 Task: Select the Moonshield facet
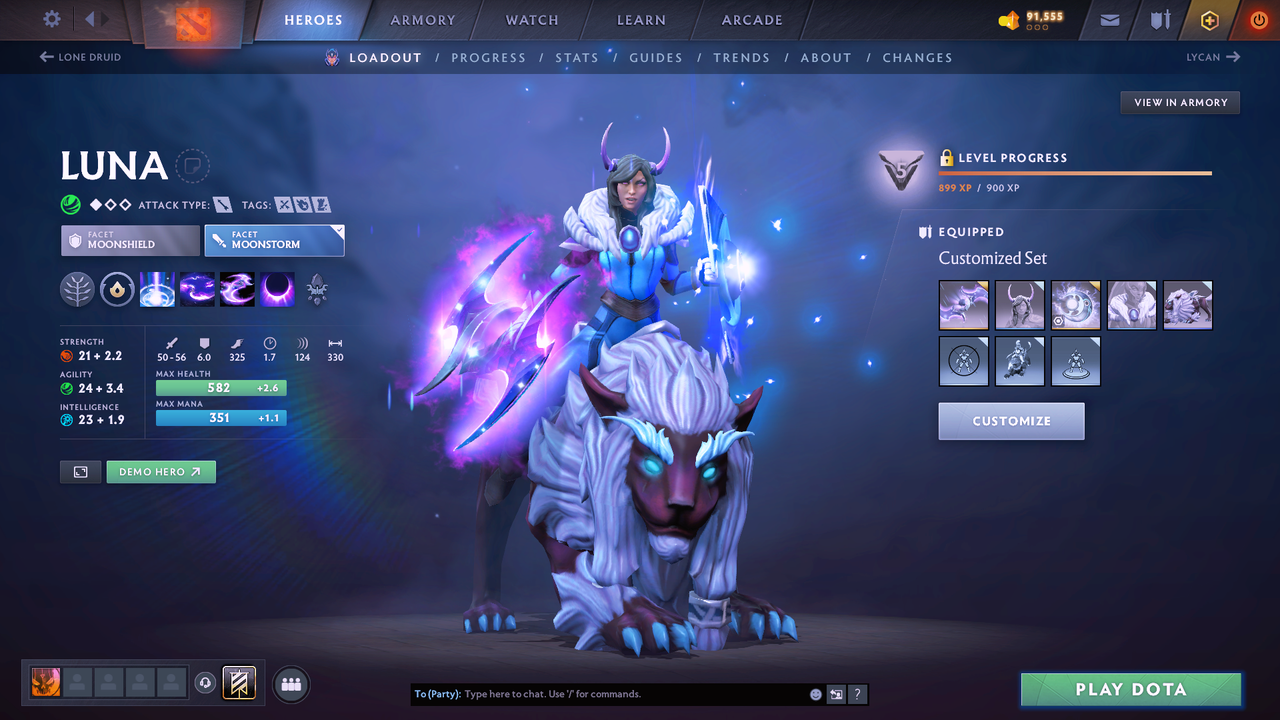pyautogui.click(x=129, y=240)
